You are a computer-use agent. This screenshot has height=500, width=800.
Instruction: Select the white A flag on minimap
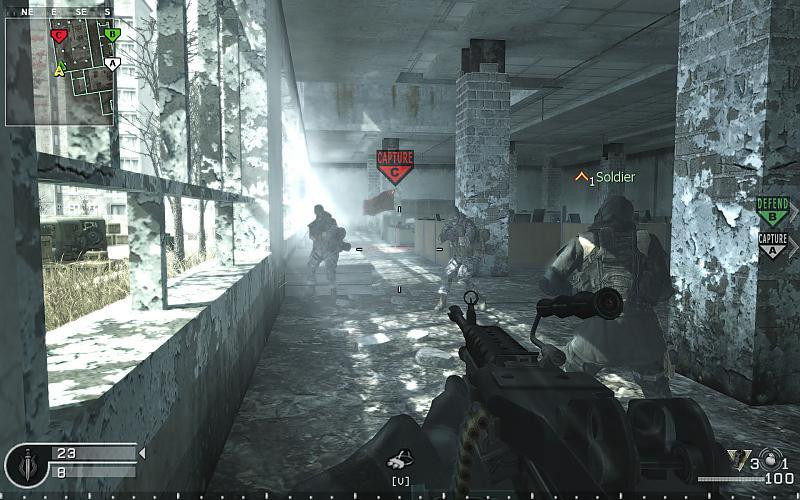[x=112, y=63]
